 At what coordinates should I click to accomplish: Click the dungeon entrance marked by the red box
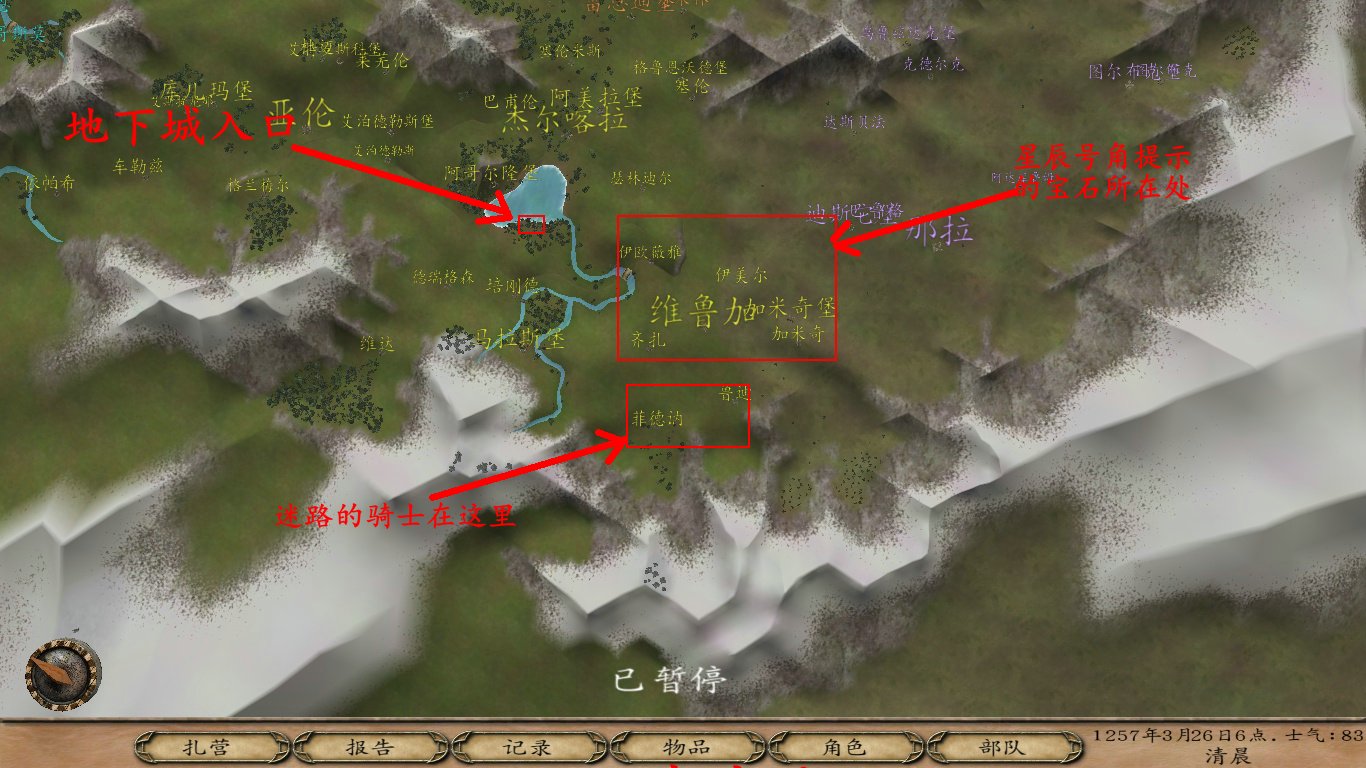pos(530,223)
